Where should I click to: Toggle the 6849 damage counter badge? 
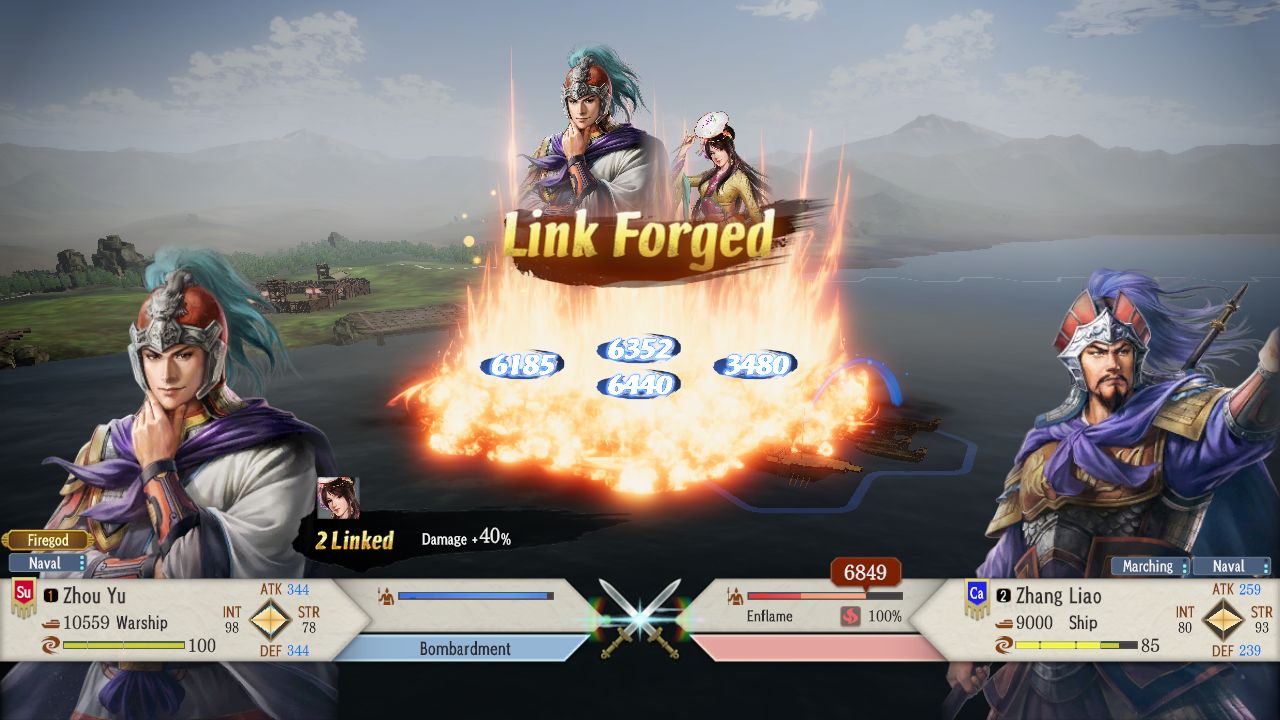(x=868, y=573)
